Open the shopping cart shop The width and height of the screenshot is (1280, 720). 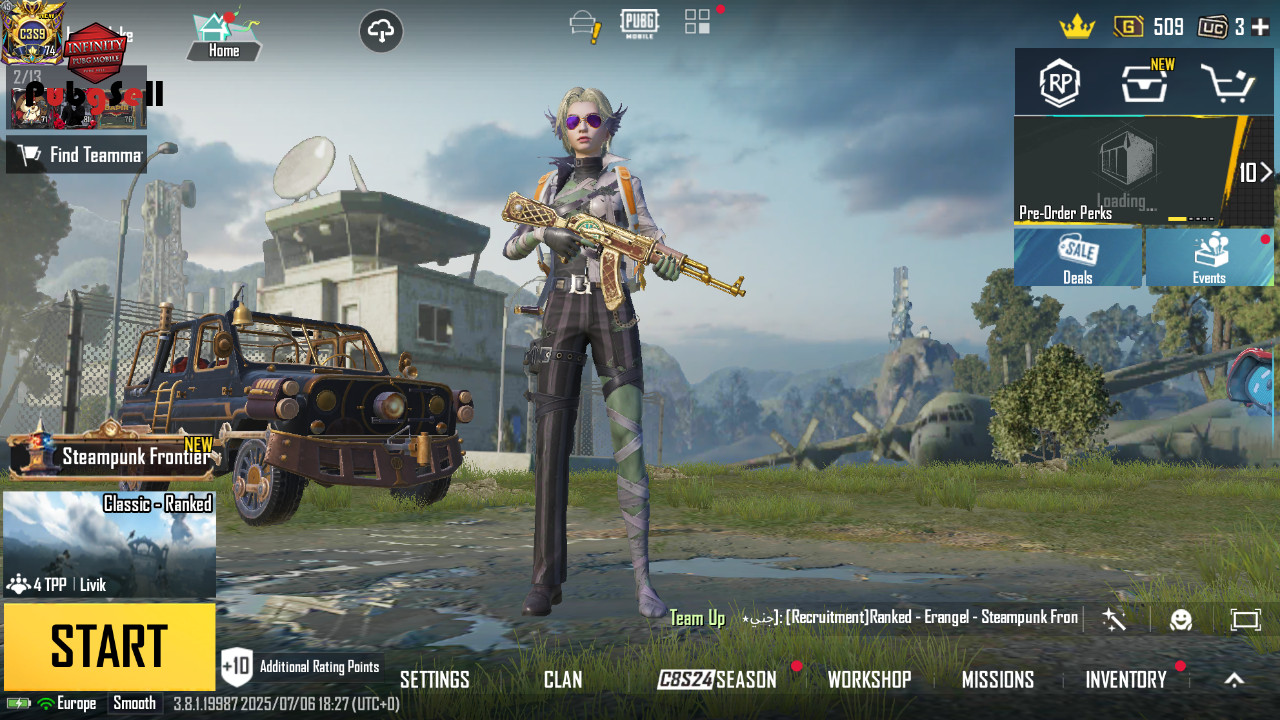(x=1228, y=84)
